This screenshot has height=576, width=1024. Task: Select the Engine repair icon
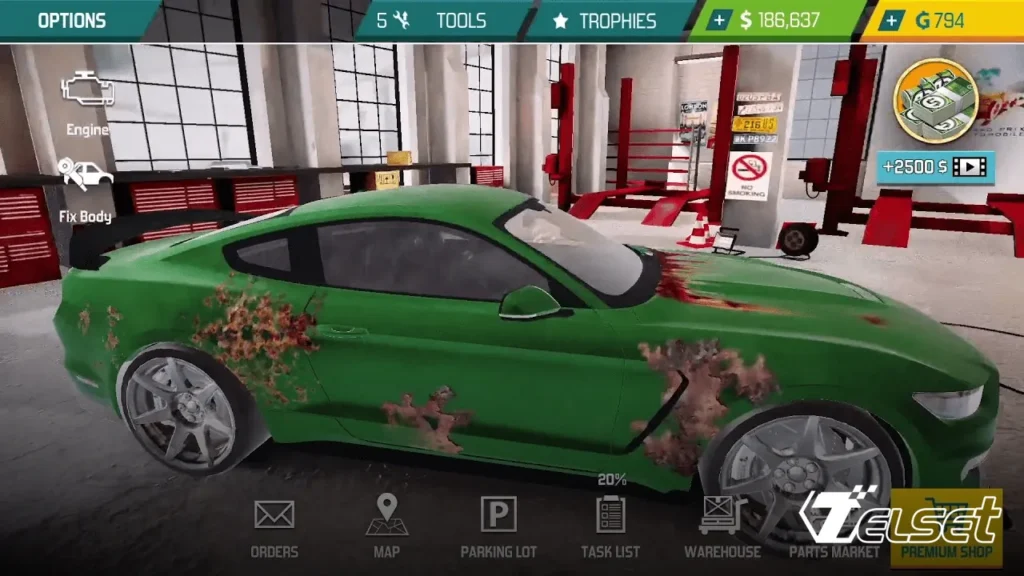[x=88, y=100]
